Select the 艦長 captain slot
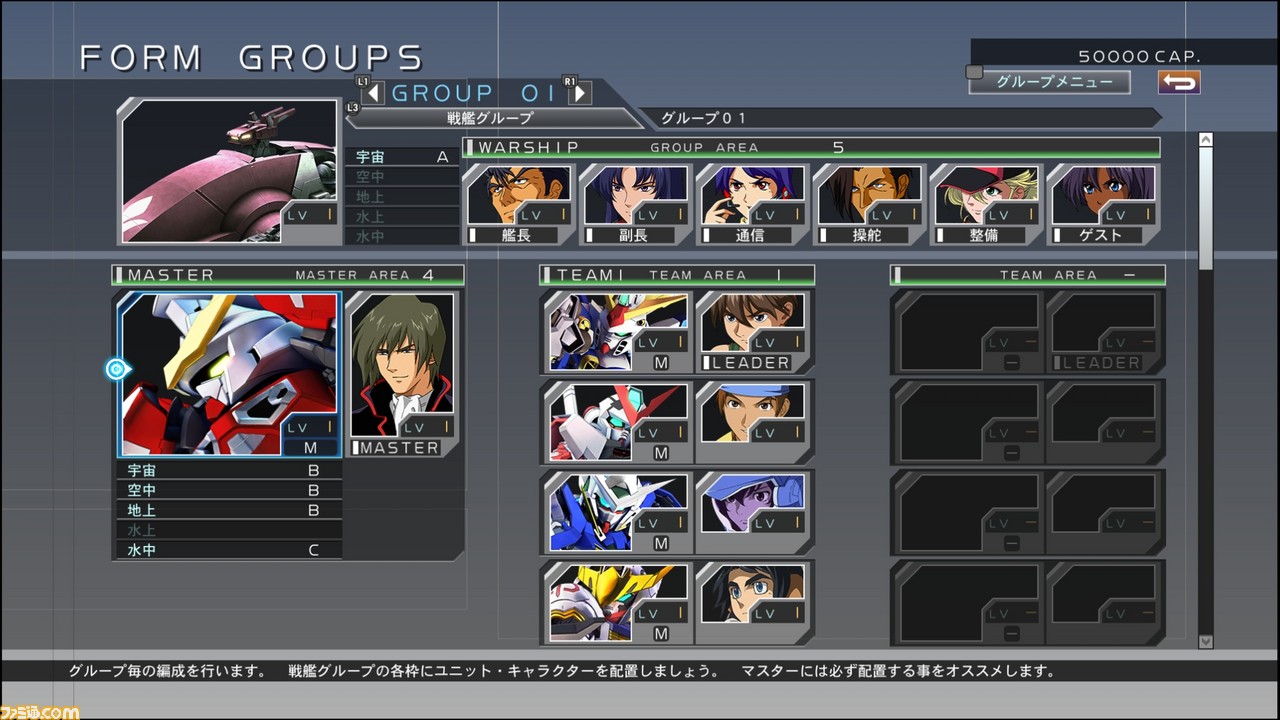Image resolution: width=1280 pixels, height=720 pixels. point(518,205)
